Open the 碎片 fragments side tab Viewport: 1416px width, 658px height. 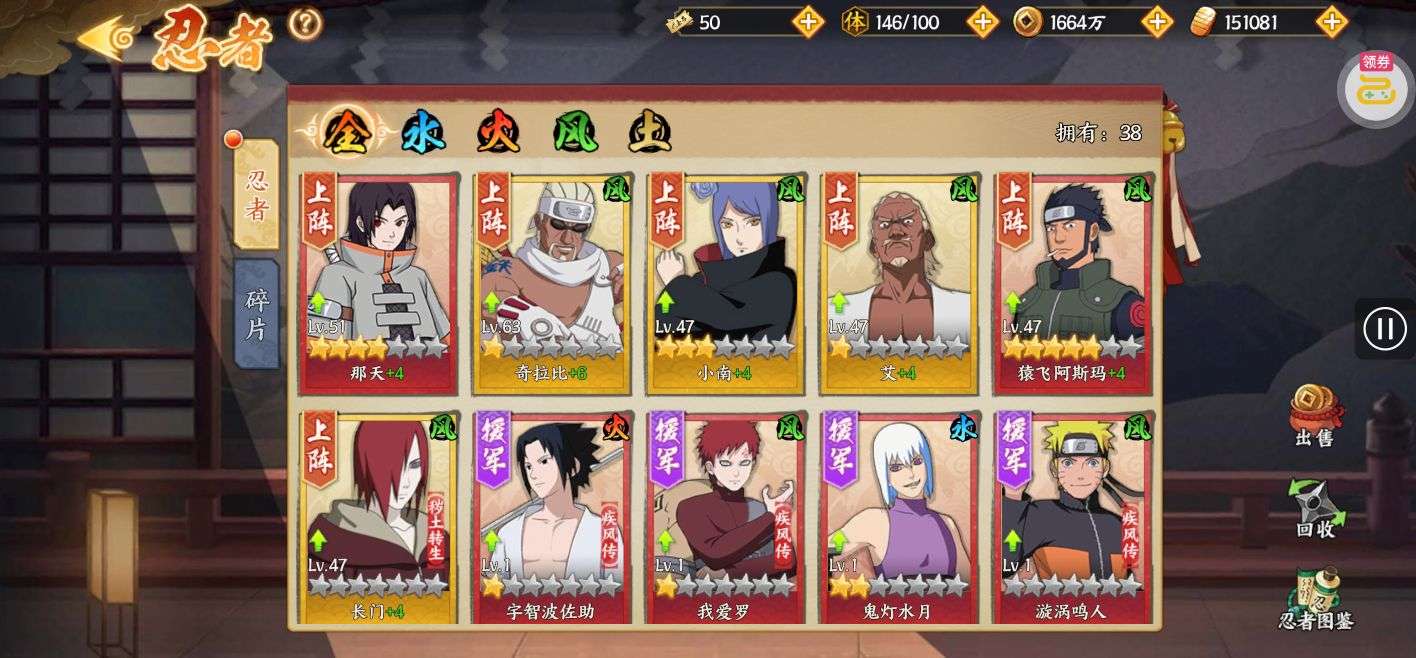(256, 314)
